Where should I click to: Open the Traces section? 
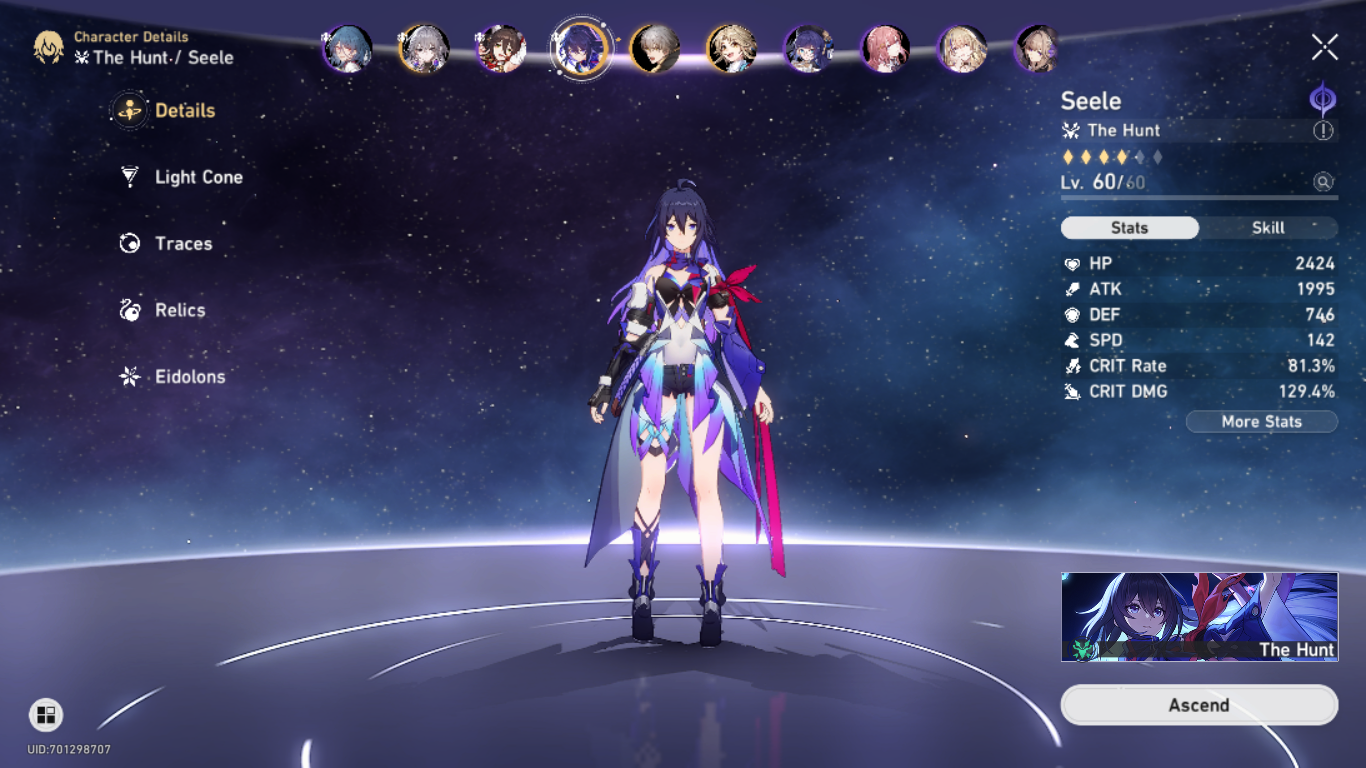[183, 244]
